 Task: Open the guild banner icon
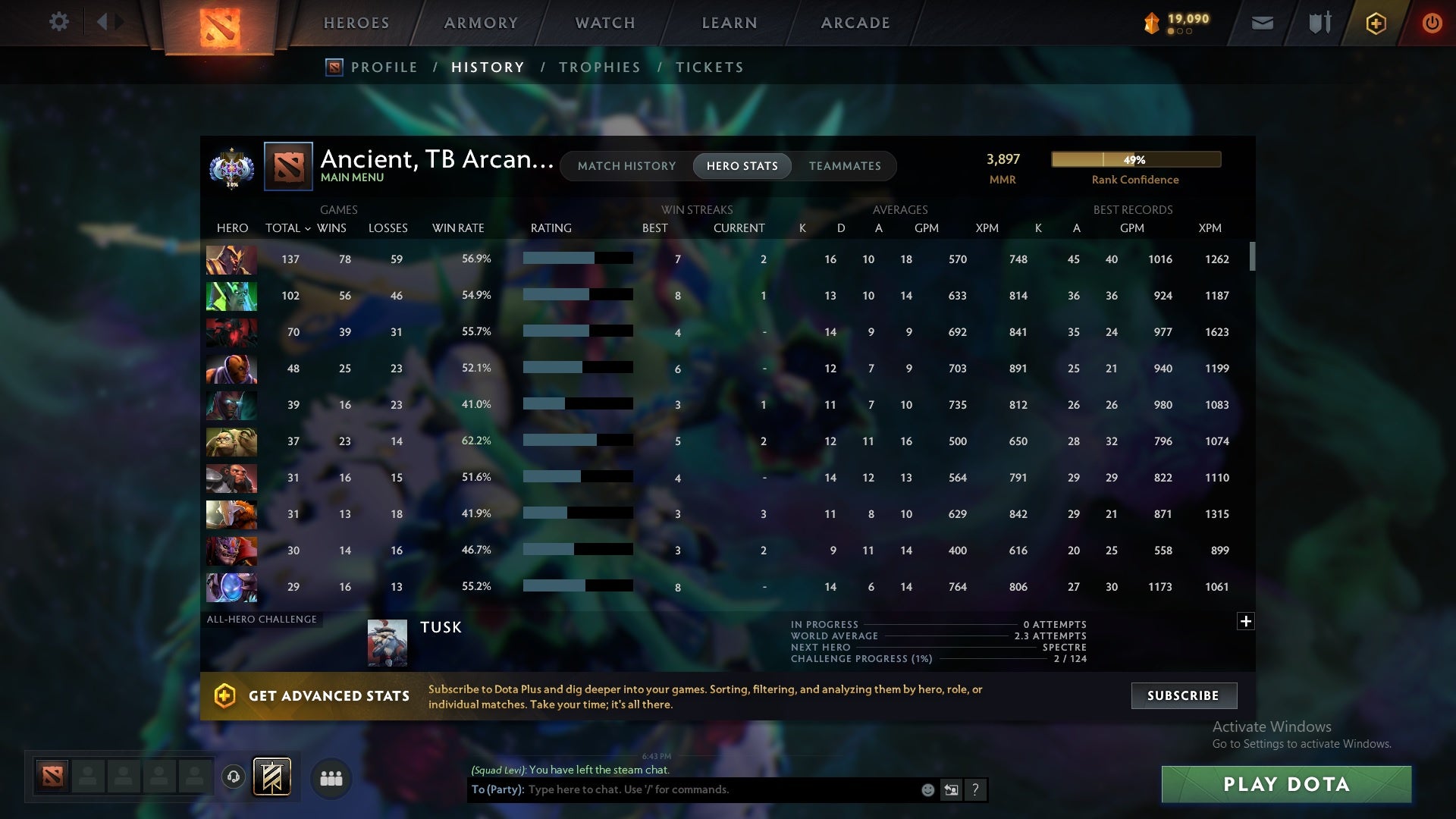(x=273, y=777)
